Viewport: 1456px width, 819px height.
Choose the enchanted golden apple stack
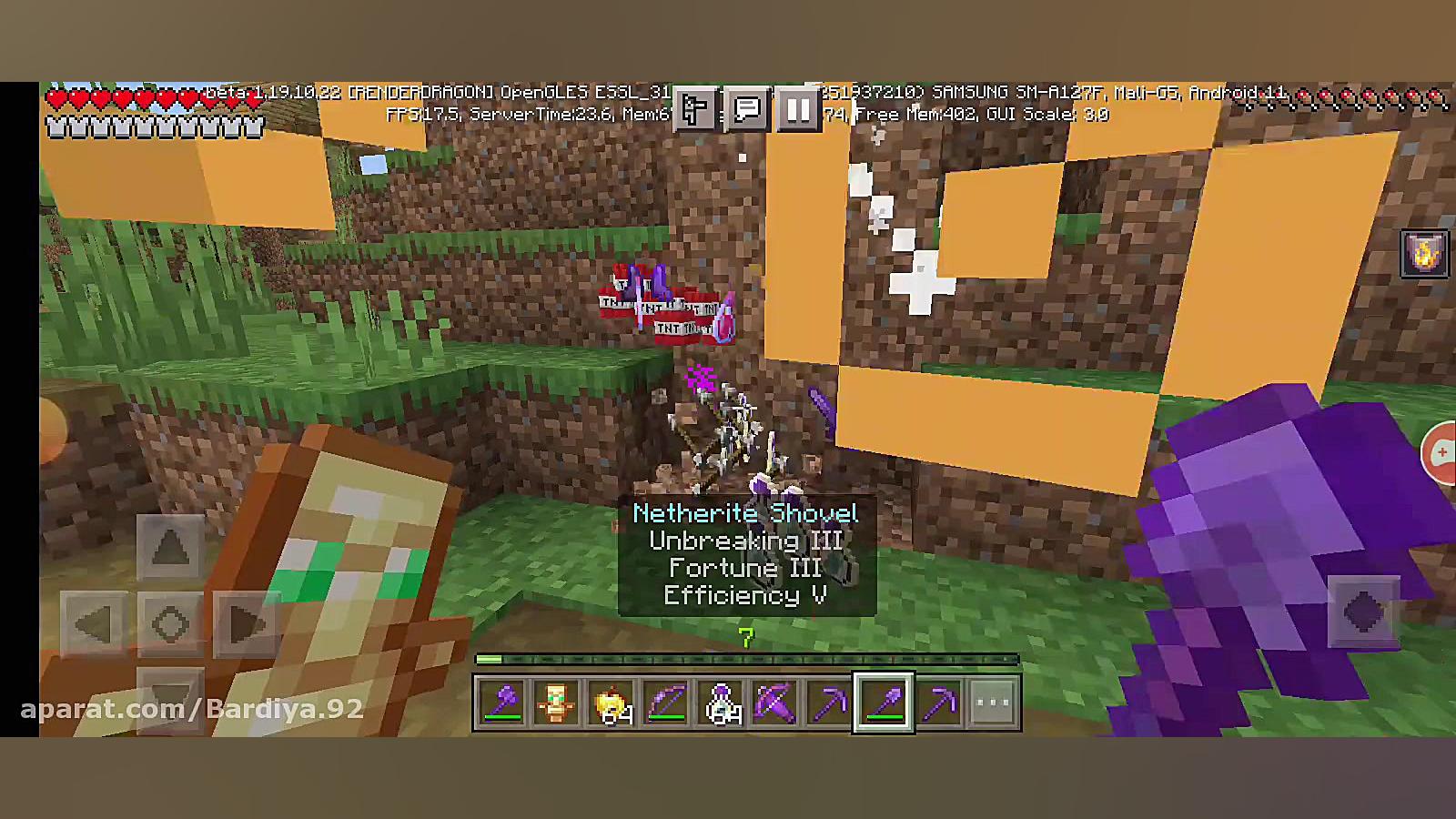tap(612, 703)
